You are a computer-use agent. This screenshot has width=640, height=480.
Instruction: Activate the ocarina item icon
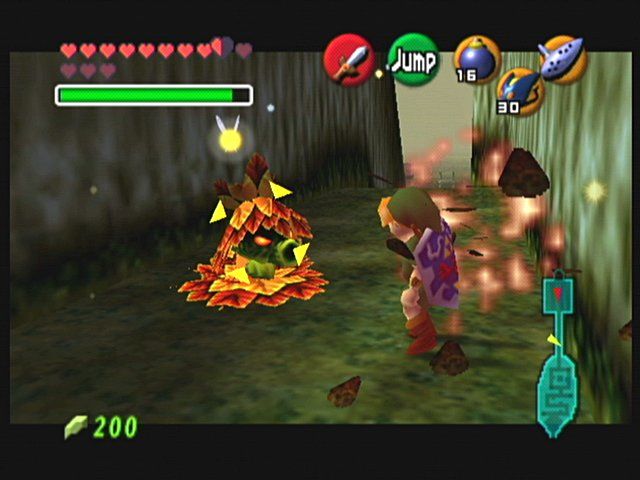pos(561,58)
